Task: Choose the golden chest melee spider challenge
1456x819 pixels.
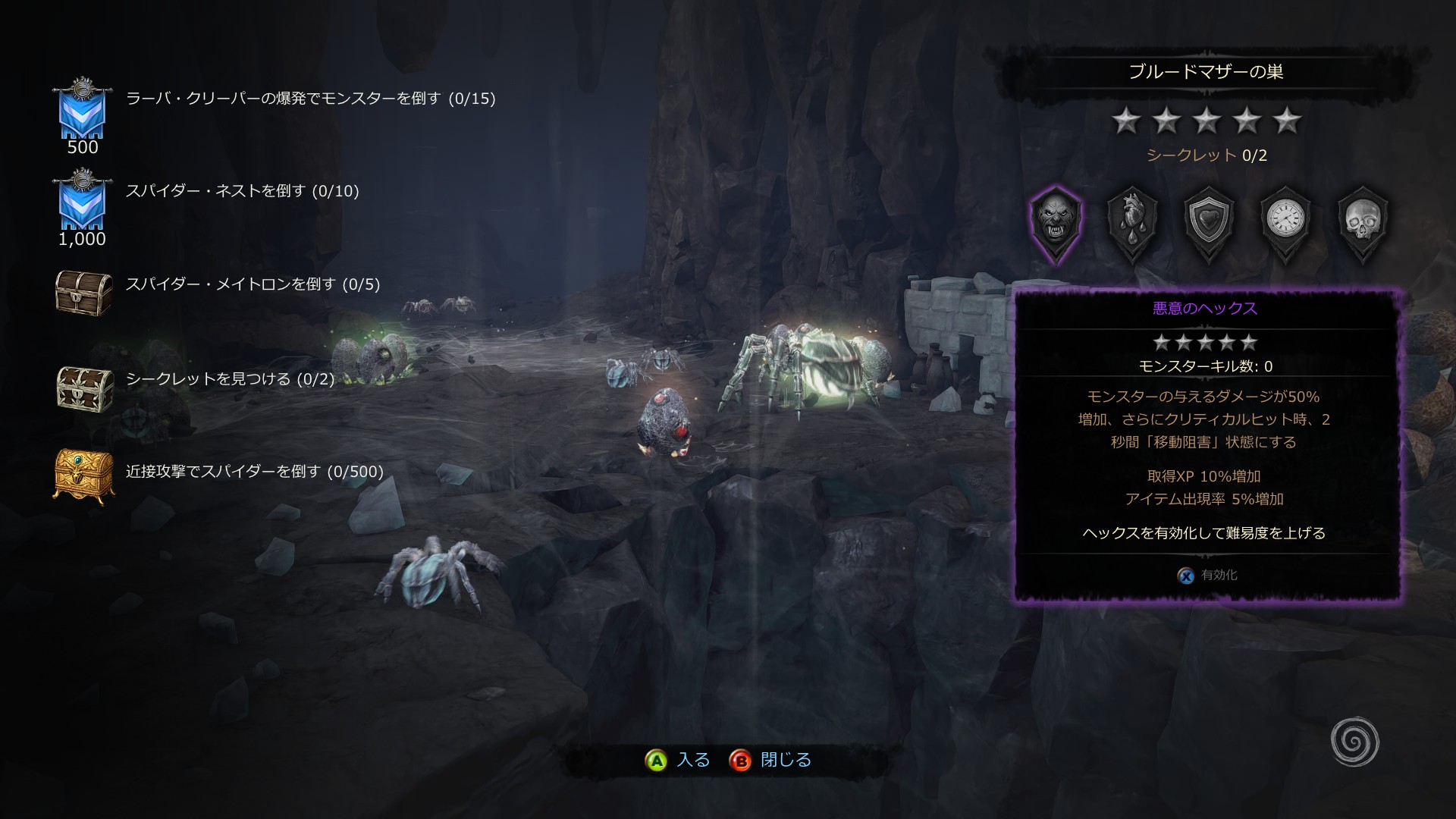Action: point(254,472)
